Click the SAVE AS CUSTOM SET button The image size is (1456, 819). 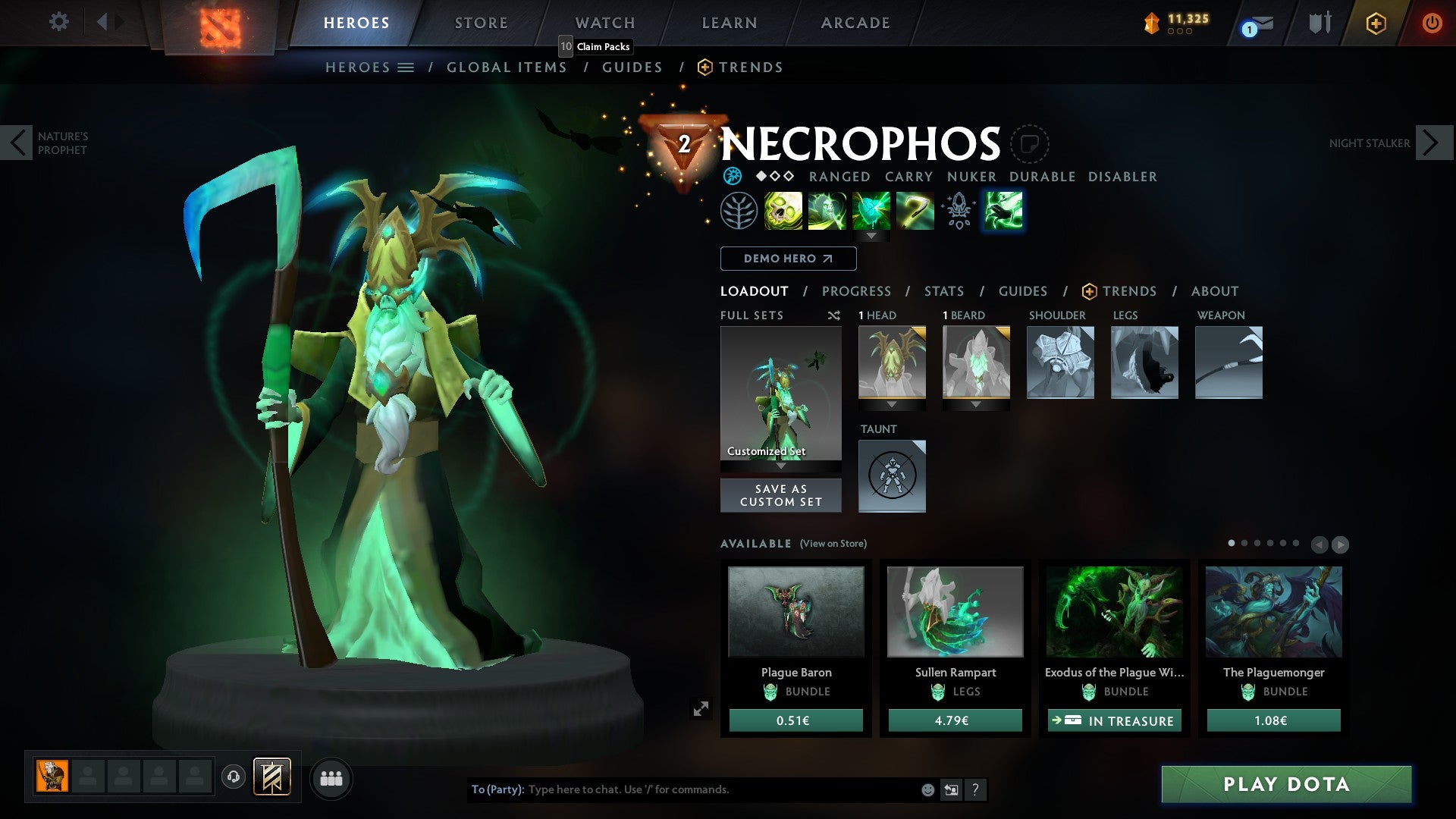pos(780,495)
